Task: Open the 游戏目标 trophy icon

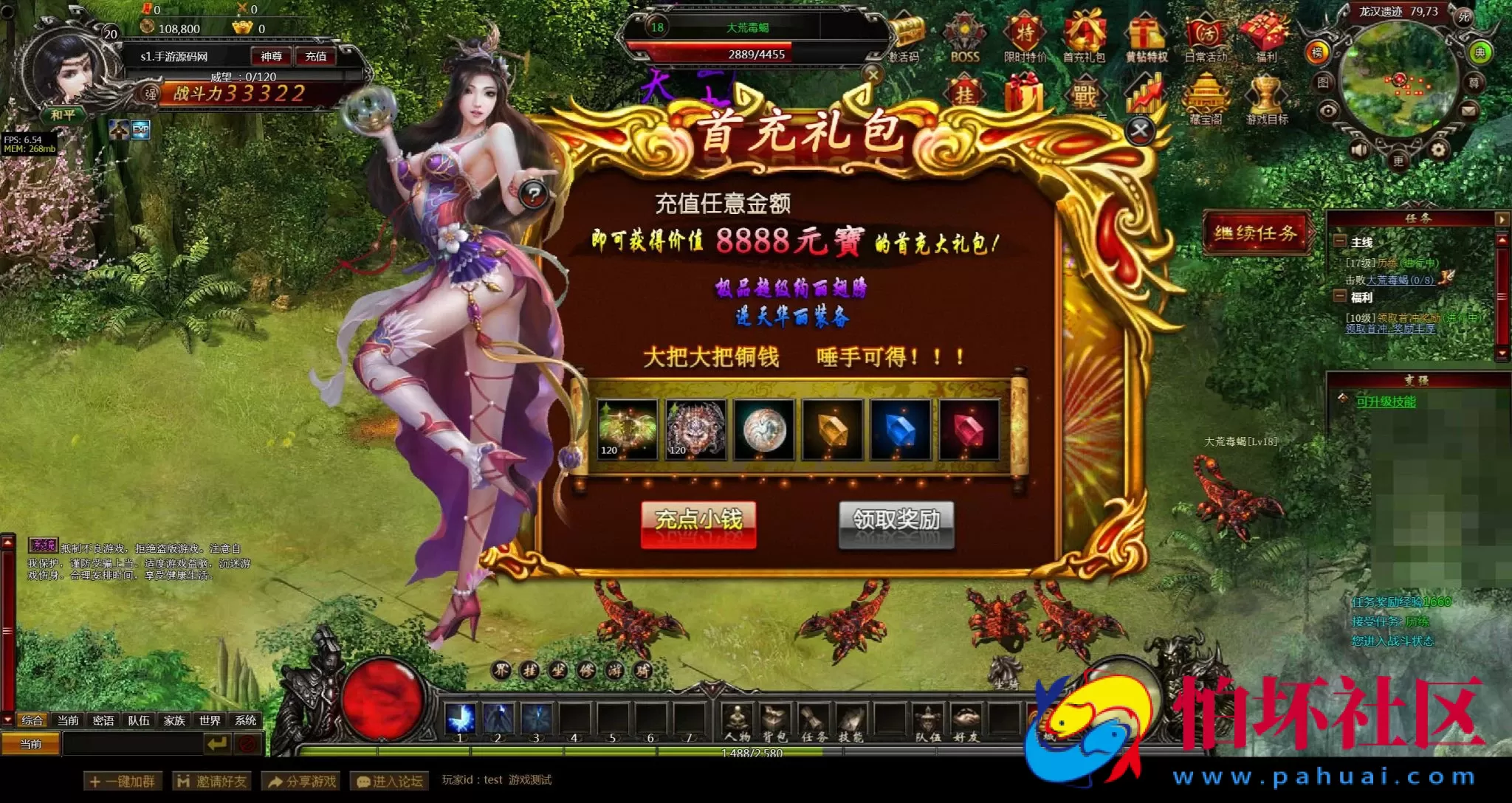Action: 1265,94
